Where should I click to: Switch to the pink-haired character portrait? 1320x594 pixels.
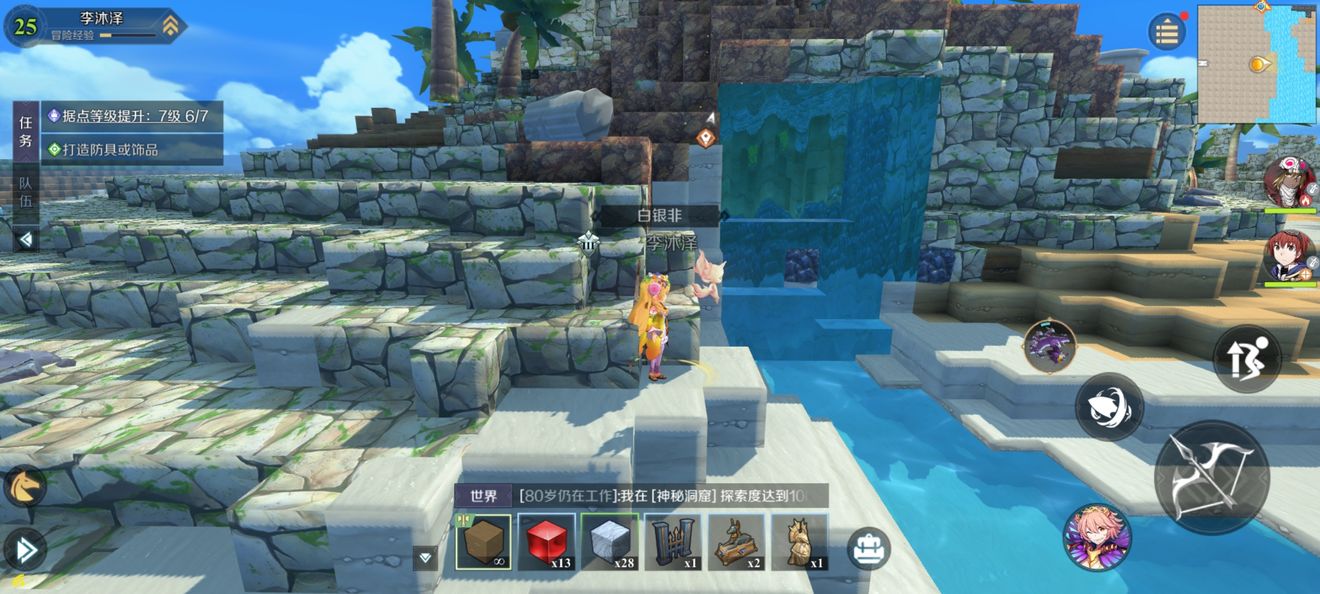tap(1097, 537)
